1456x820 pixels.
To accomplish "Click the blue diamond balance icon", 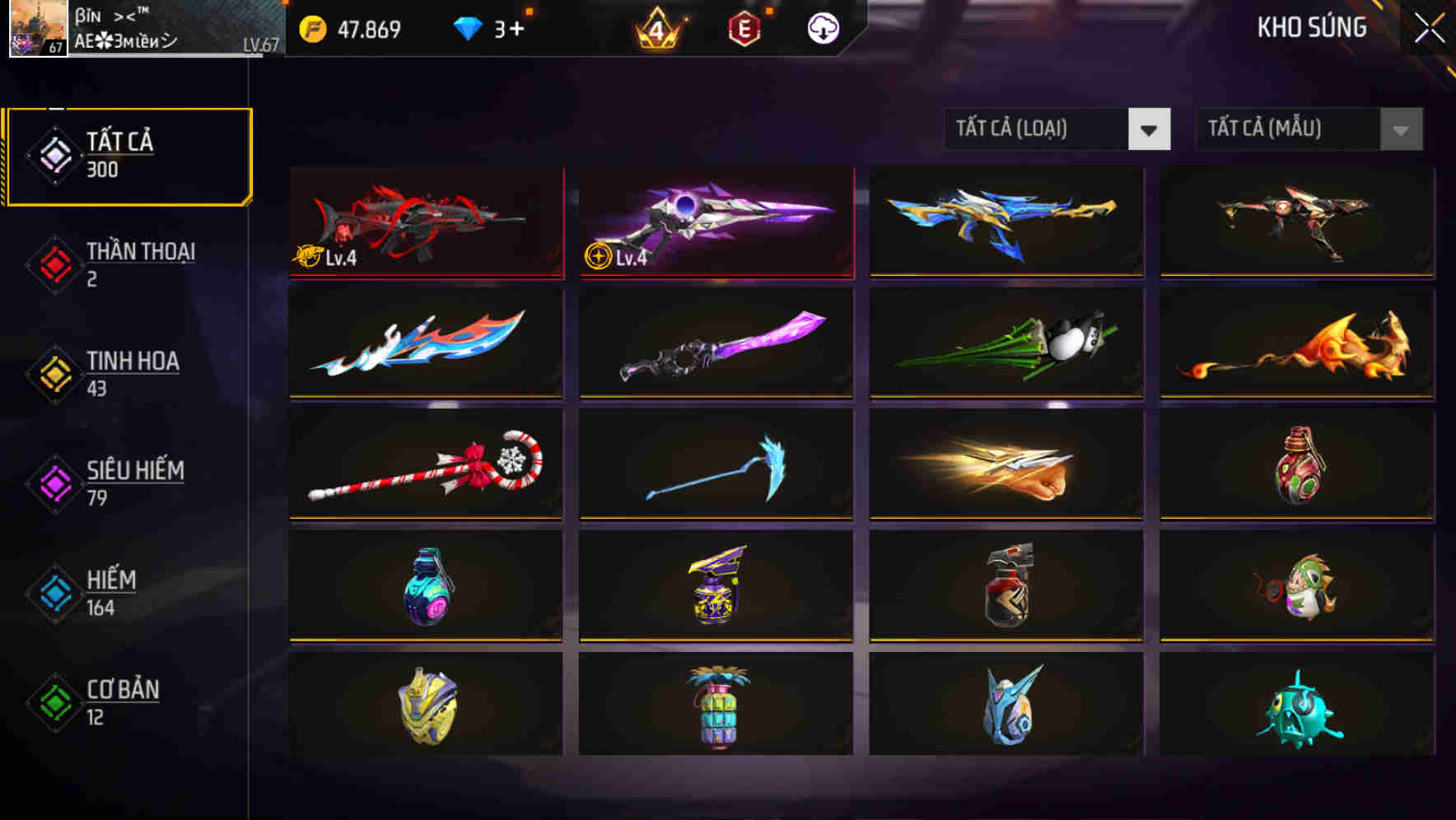I will coord(468,27).
